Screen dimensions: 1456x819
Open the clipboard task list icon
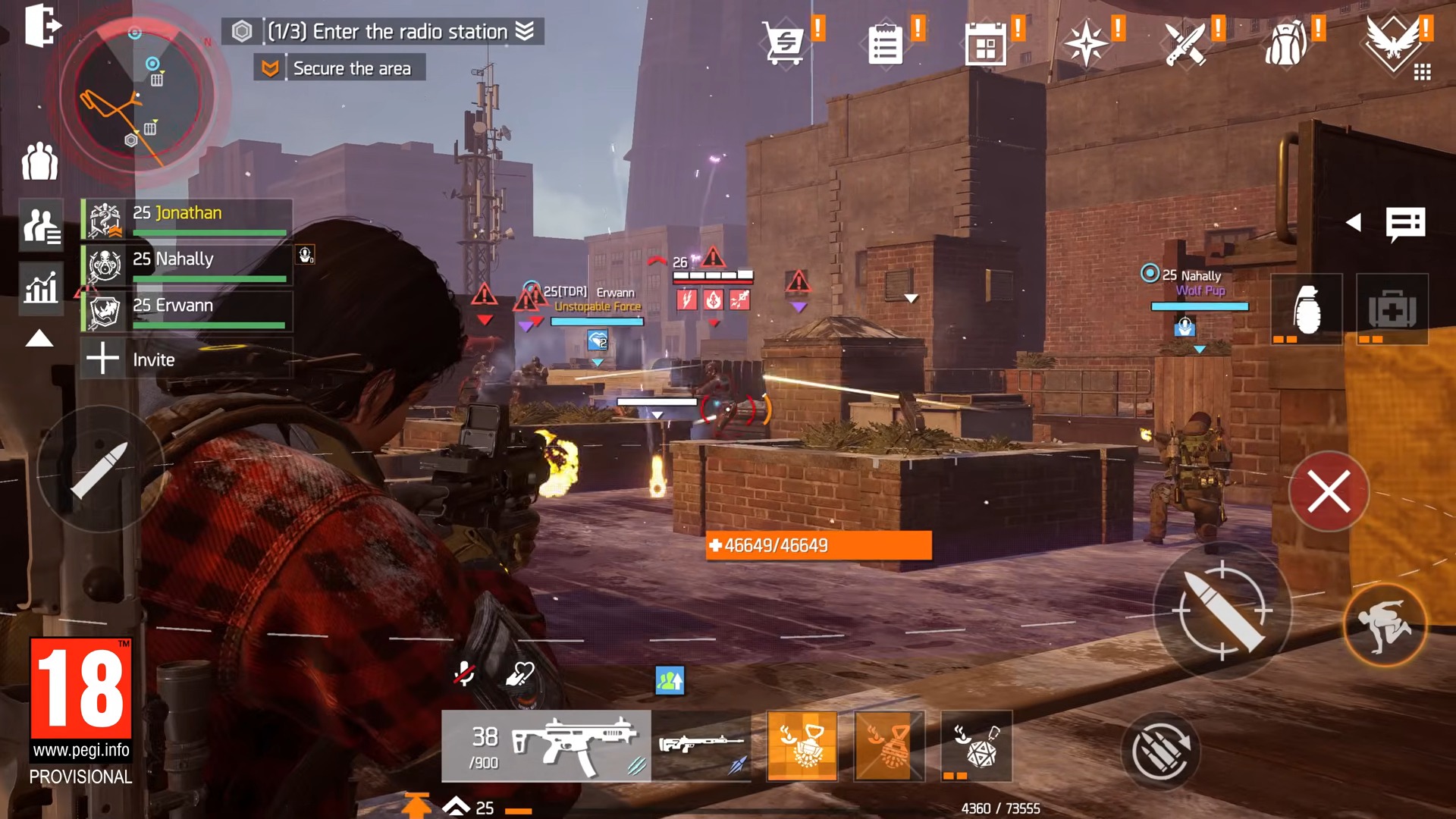click(885, 44)
